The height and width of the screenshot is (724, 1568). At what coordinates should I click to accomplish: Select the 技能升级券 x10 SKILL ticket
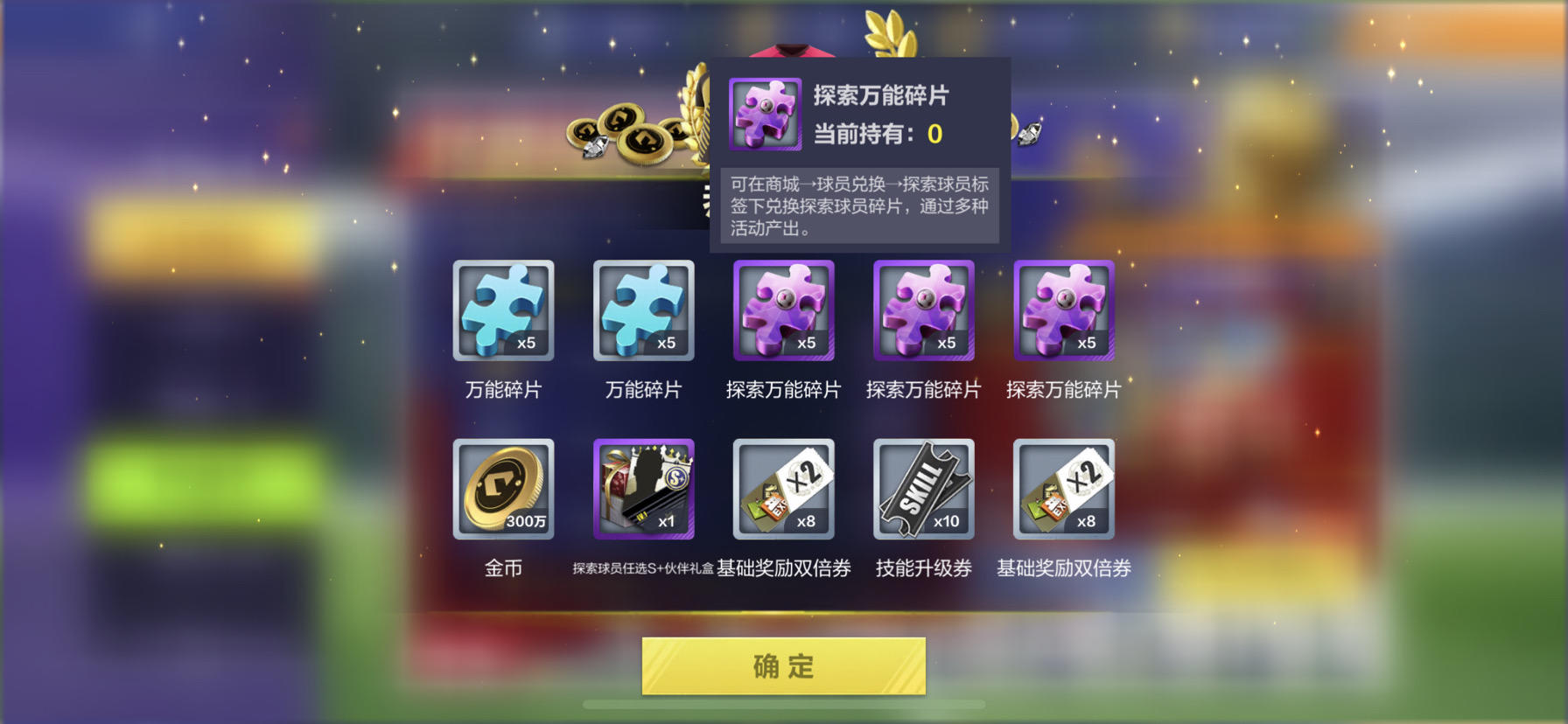click(923, 490)
